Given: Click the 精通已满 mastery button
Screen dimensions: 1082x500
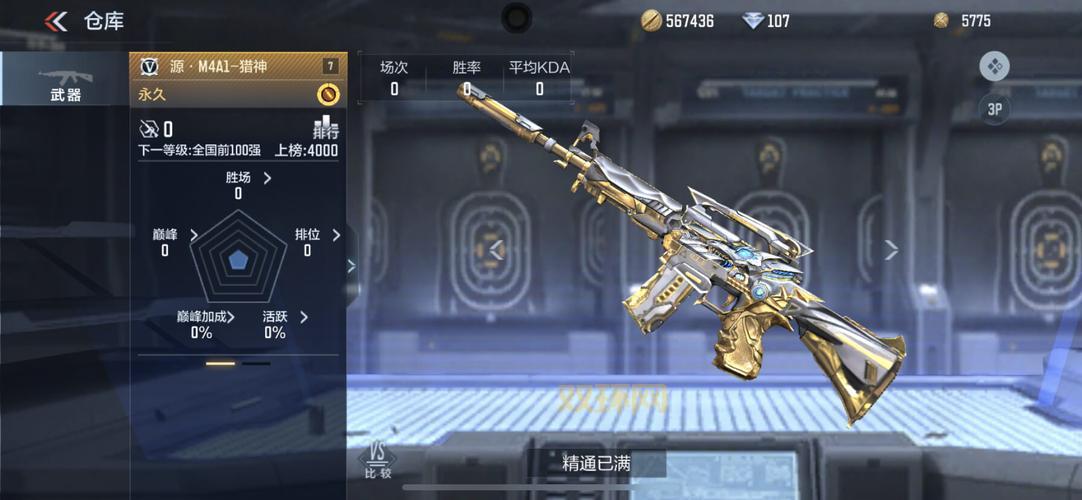Looking at the screenshot, I should click(597, 463).
